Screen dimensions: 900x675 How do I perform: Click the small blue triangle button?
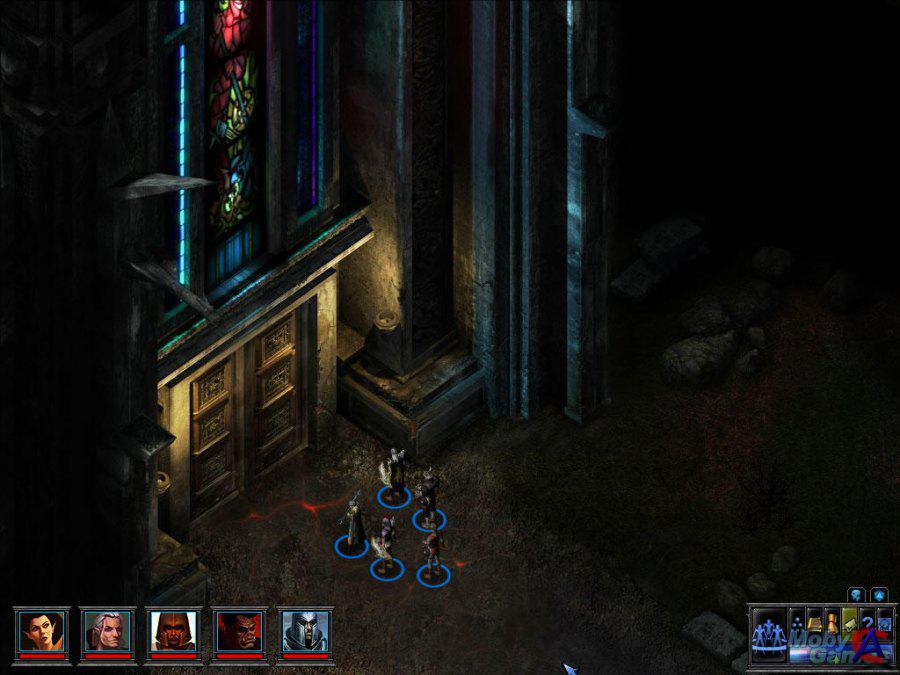click(x=878, y=594)
